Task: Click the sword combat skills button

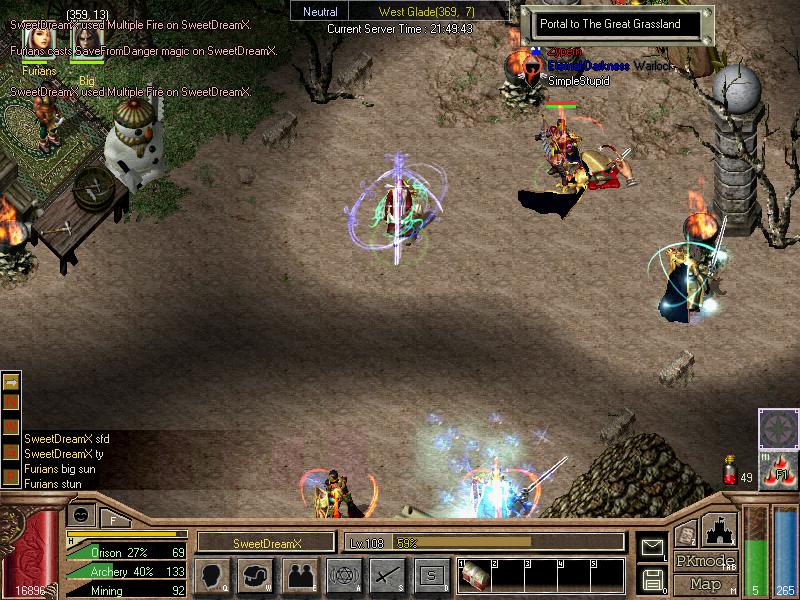Action: tap(387, 575)
